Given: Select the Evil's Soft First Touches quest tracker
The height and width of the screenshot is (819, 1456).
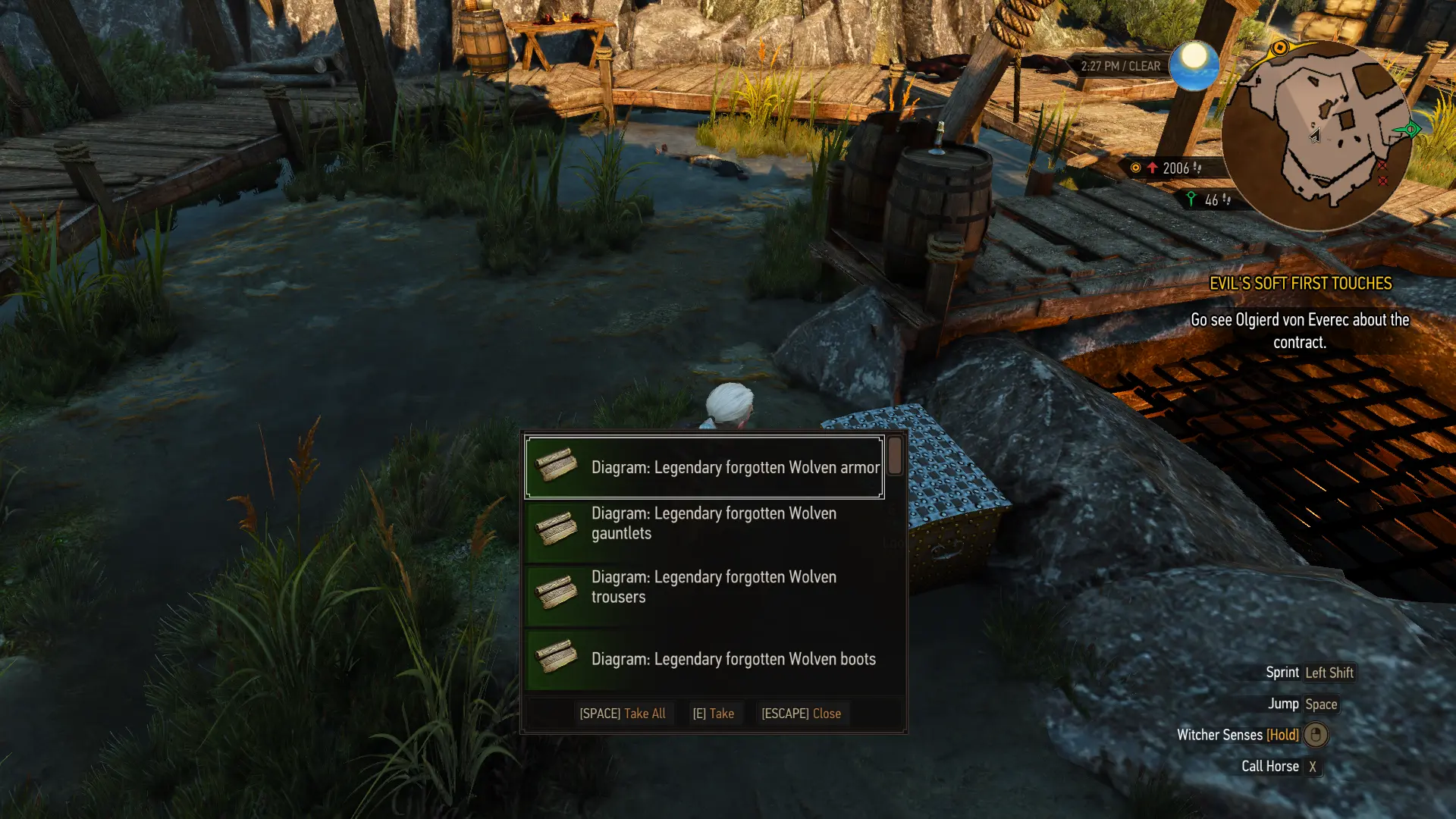Looking at the screenshot, I should coord(1300,284).
